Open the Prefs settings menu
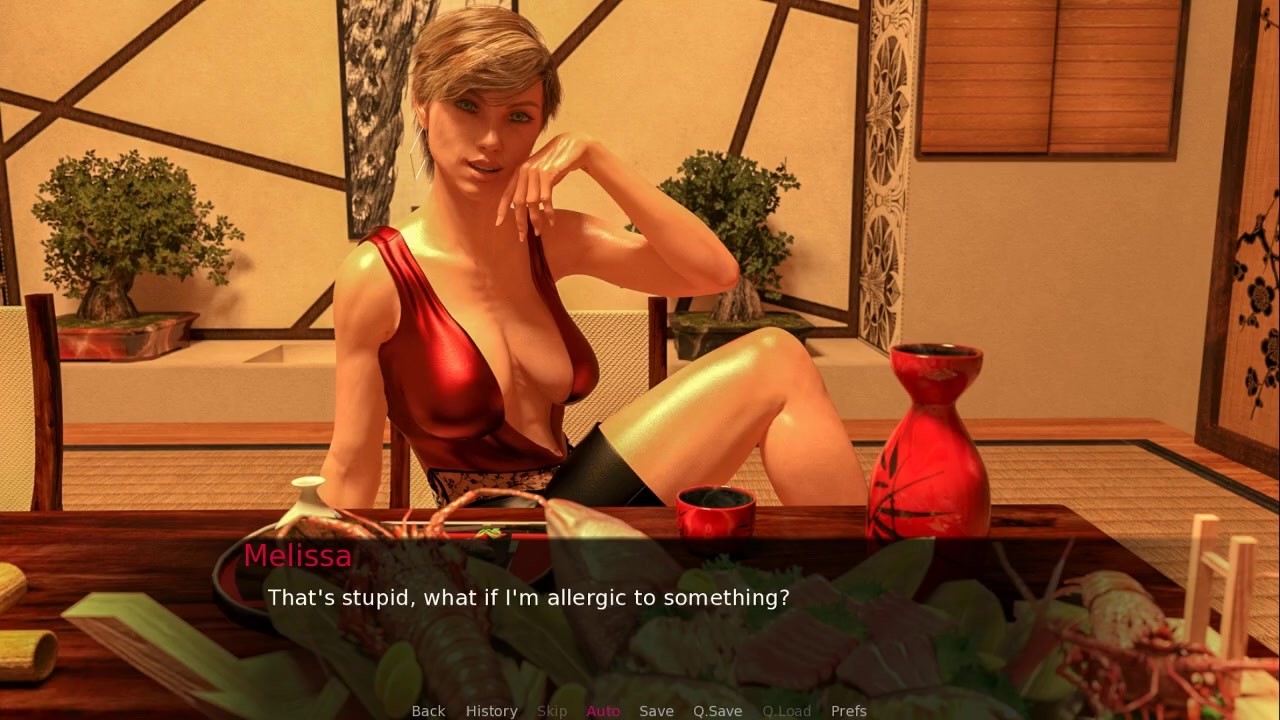The width and height of the screenshot is (1280, 720). coord(848,711)
